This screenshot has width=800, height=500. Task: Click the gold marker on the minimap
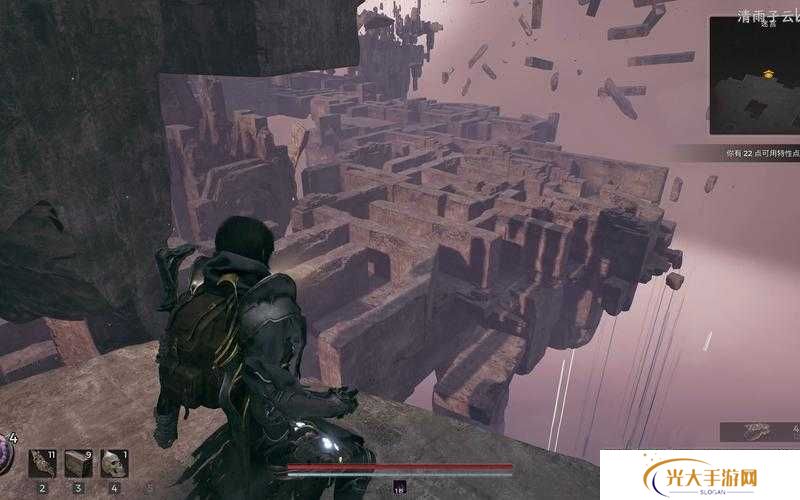pos(769,73)
